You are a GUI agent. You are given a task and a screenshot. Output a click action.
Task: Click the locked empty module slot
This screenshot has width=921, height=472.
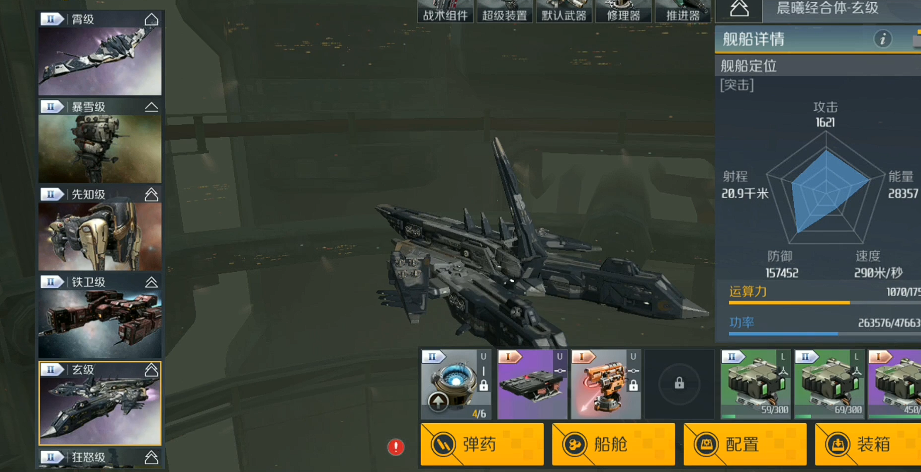tap(679, 384)
